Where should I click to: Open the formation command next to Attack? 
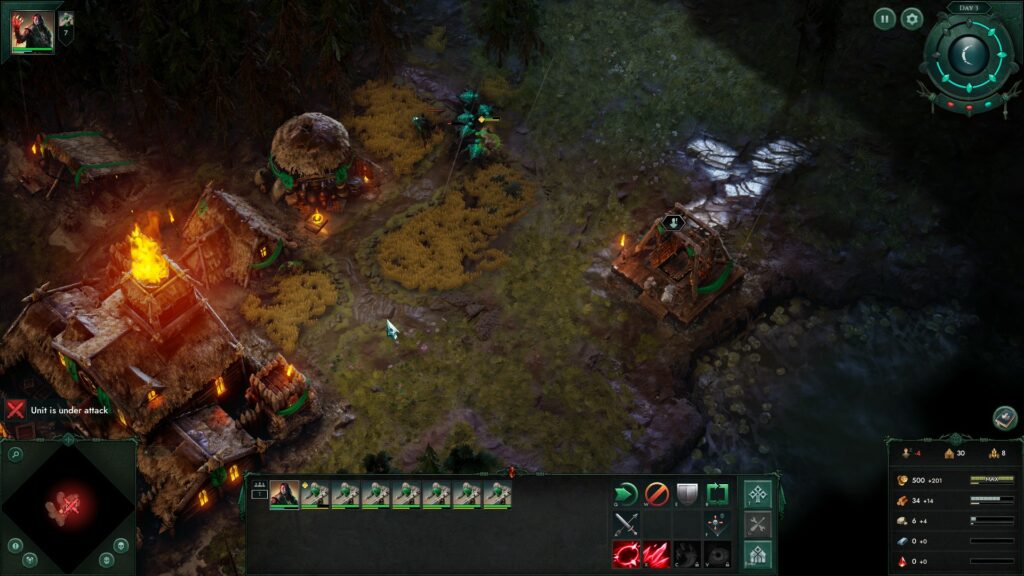tap(717, 524)
